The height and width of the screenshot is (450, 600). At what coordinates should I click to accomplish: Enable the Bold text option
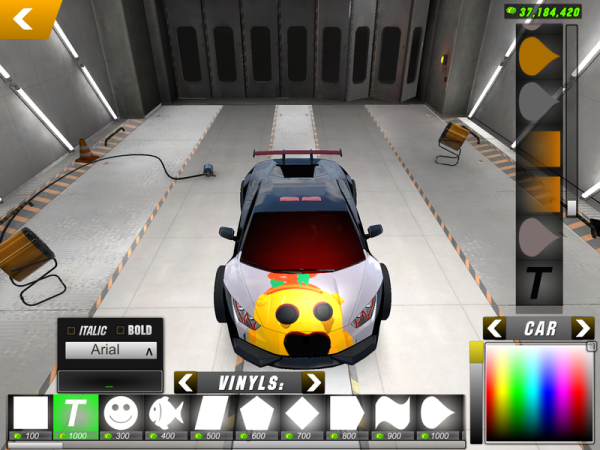(x=121, y=330)
